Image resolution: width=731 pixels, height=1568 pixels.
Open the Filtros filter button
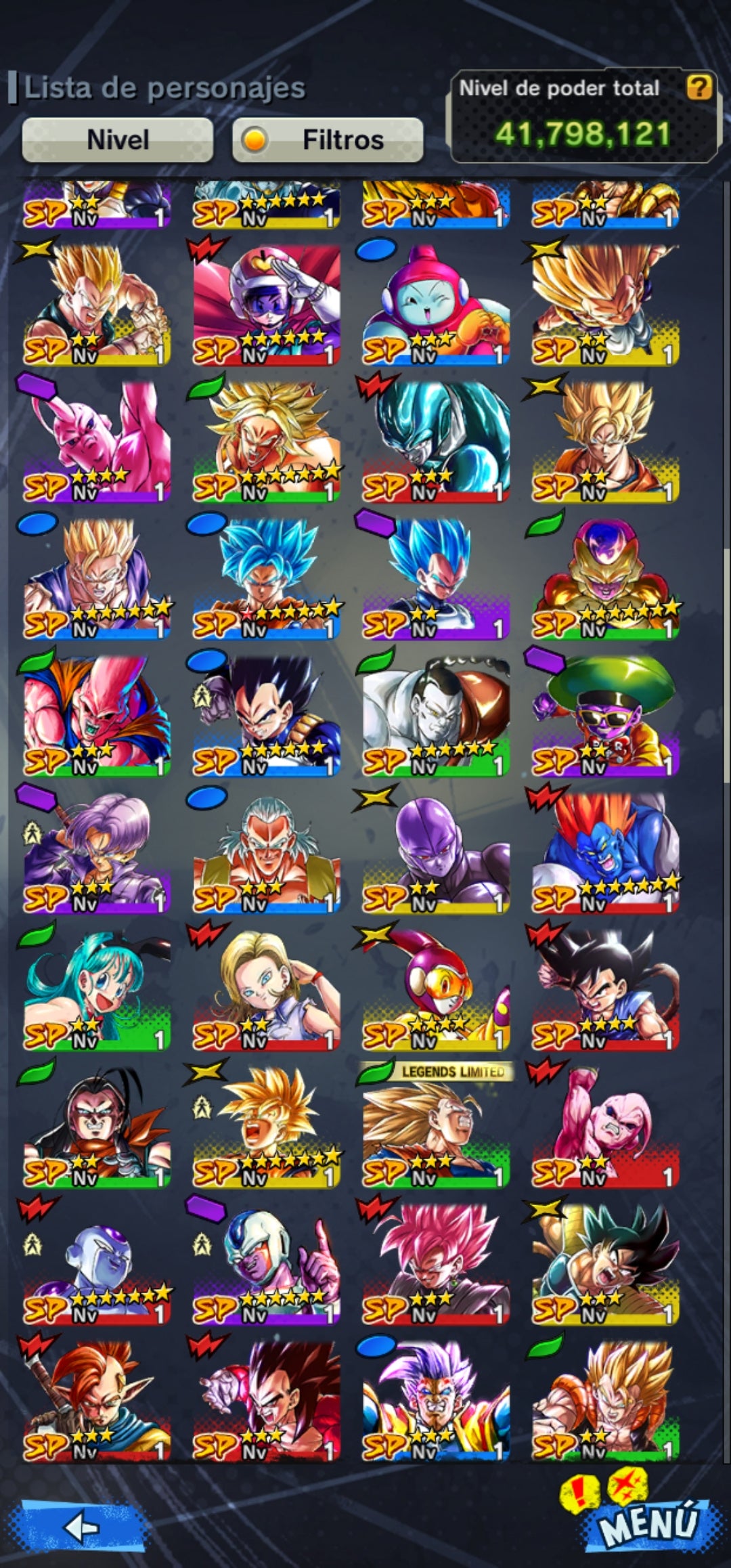(x=328, y=140)
